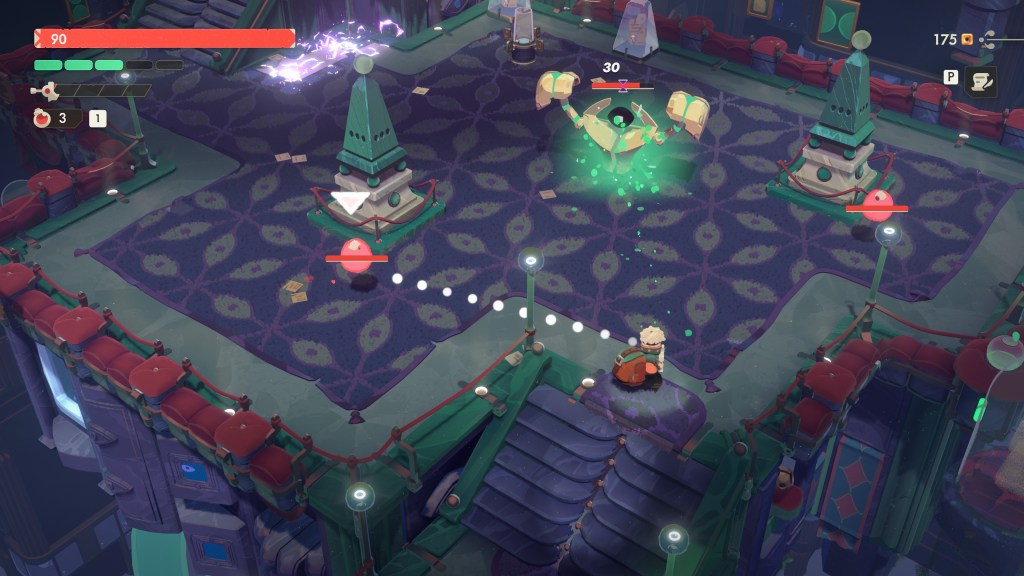Open the scroll-and-quill journal icon
1024x576 pixels.
pos(981,82)
